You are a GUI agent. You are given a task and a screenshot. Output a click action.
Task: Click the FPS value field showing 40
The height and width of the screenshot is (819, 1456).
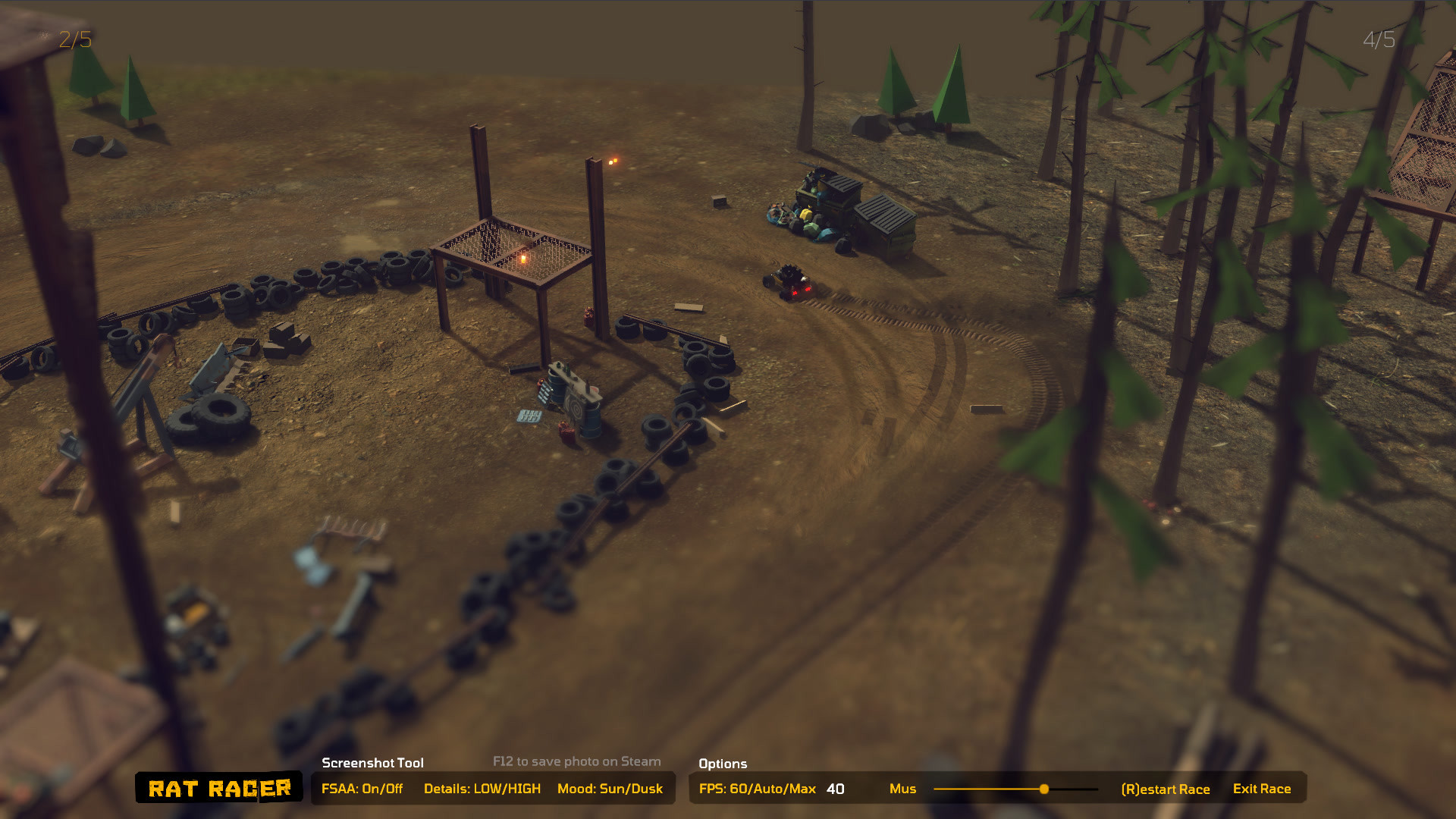835,789
